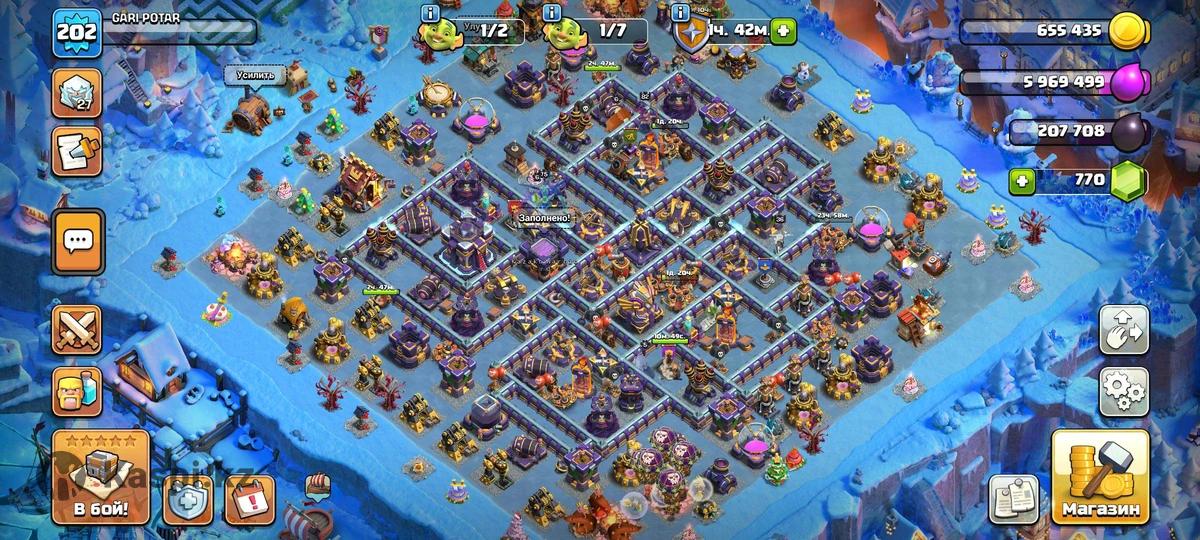Image resolution: width=1200 pixels, height=540 pixels.
Task: View the level 202 player profile badge
Action: point(75,33)
